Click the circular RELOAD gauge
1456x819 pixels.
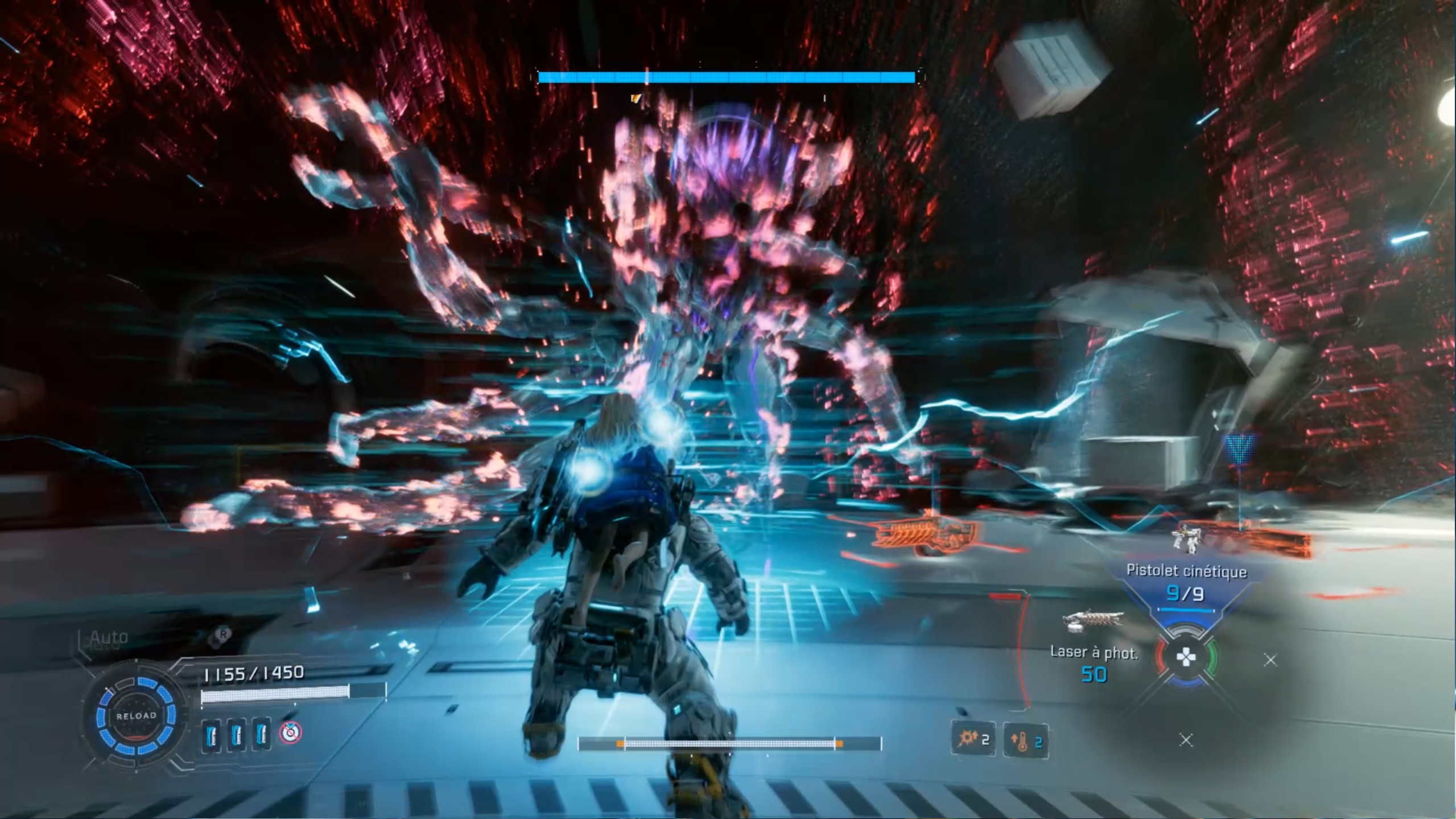[x=136, y=716]
